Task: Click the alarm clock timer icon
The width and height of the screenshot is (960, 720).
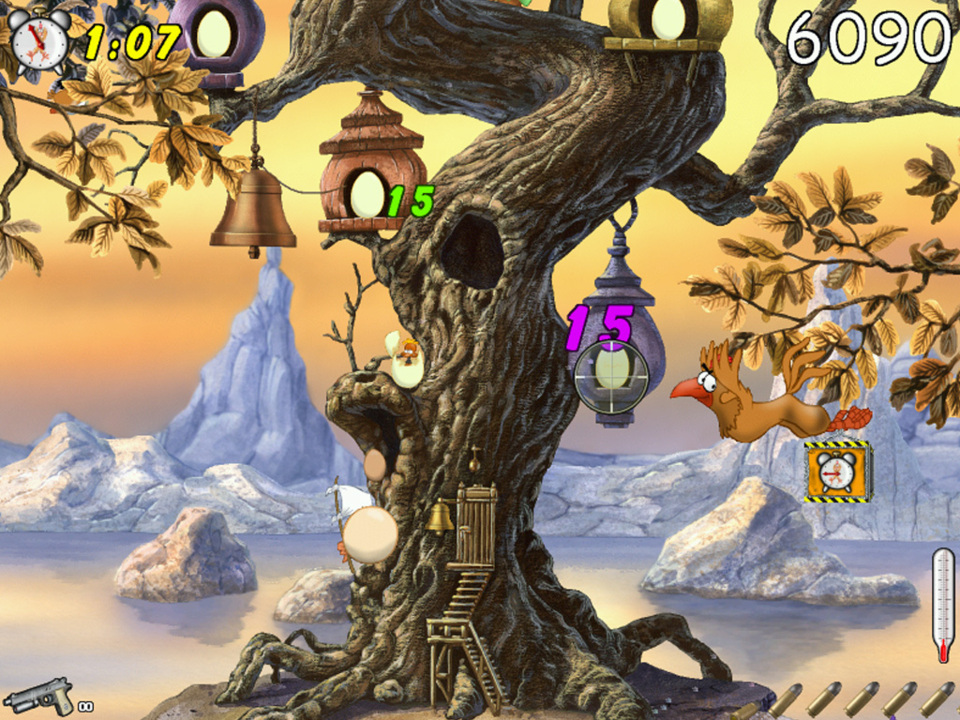Action: [39, 37]
